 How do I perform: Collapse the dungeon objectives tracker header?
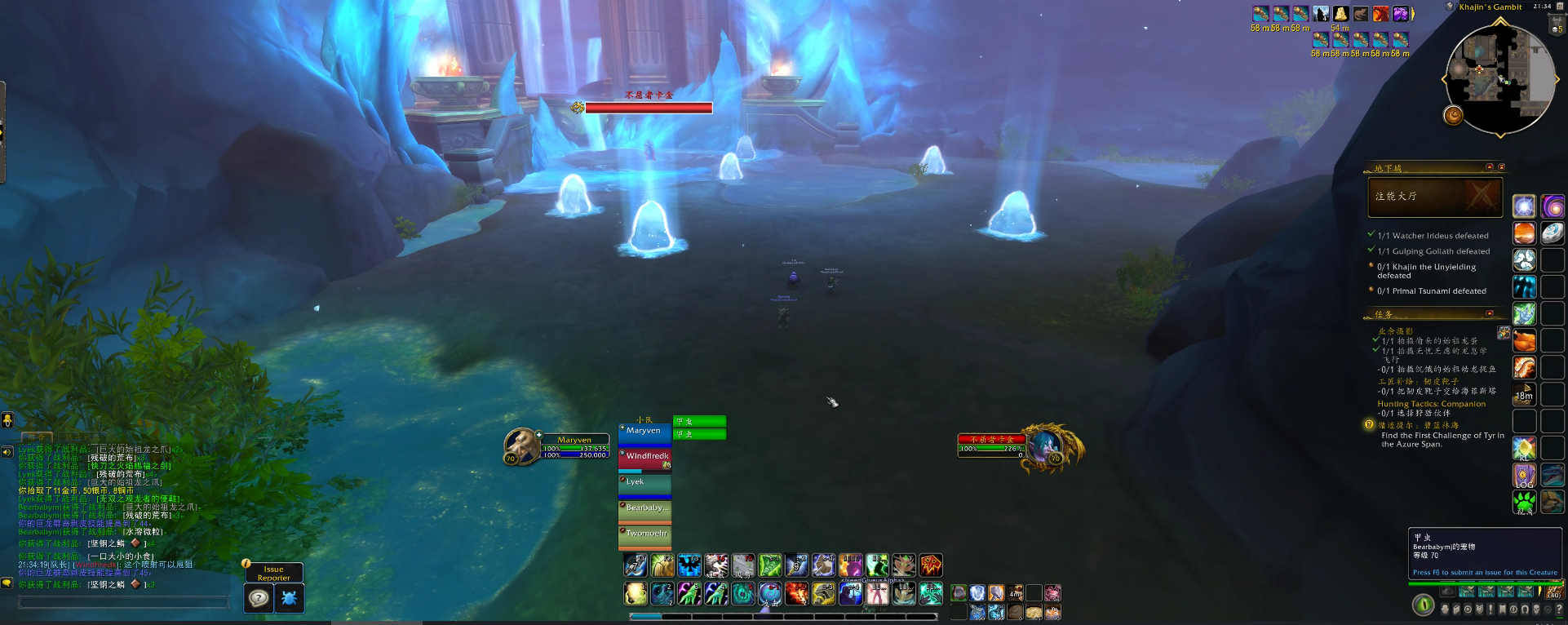coord(1490,167)
